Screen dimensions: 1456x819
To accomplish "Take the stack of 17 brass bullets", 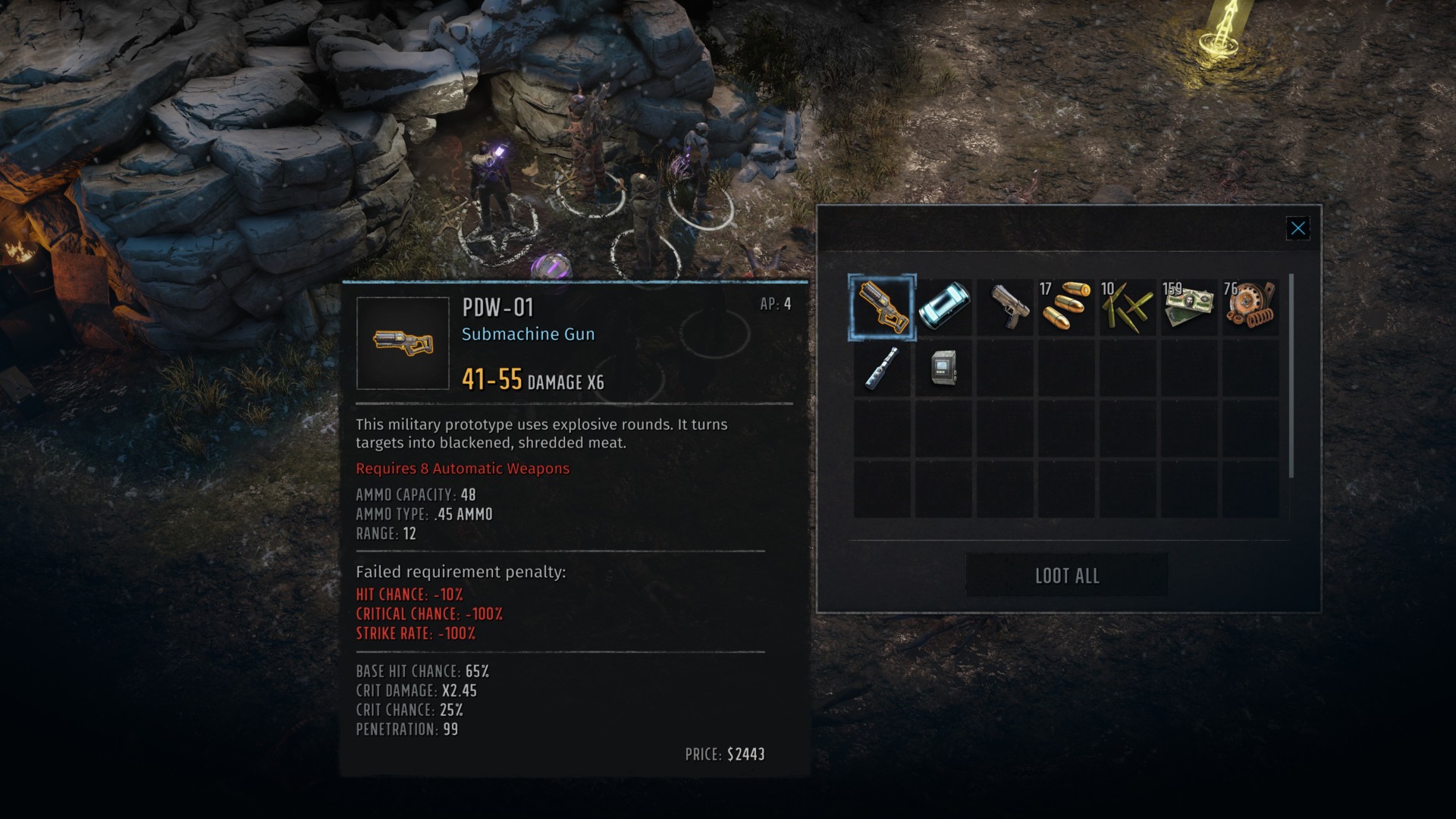I will click(x=1066, y=307).
